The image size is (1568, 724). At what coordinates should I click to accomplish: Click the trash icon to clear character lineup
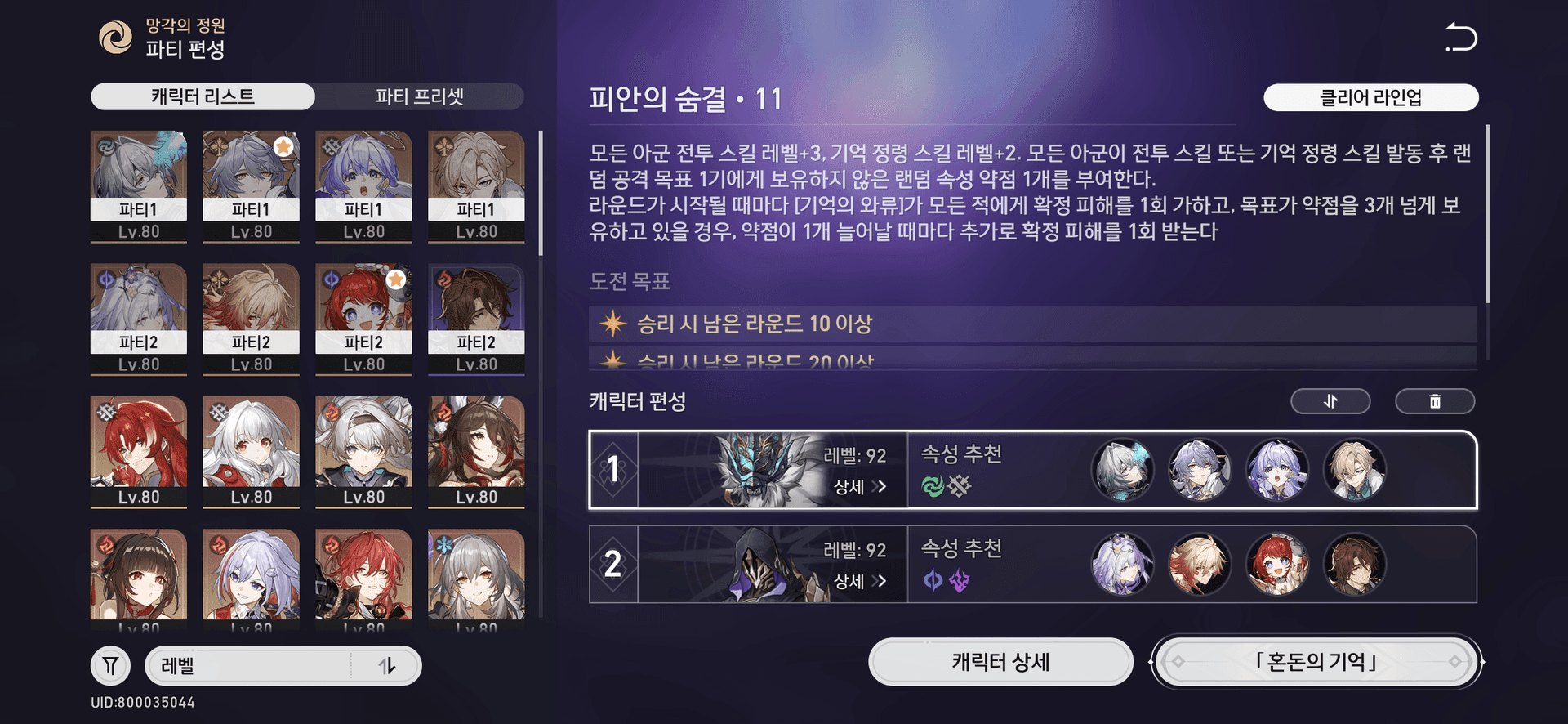point(1435,401)
